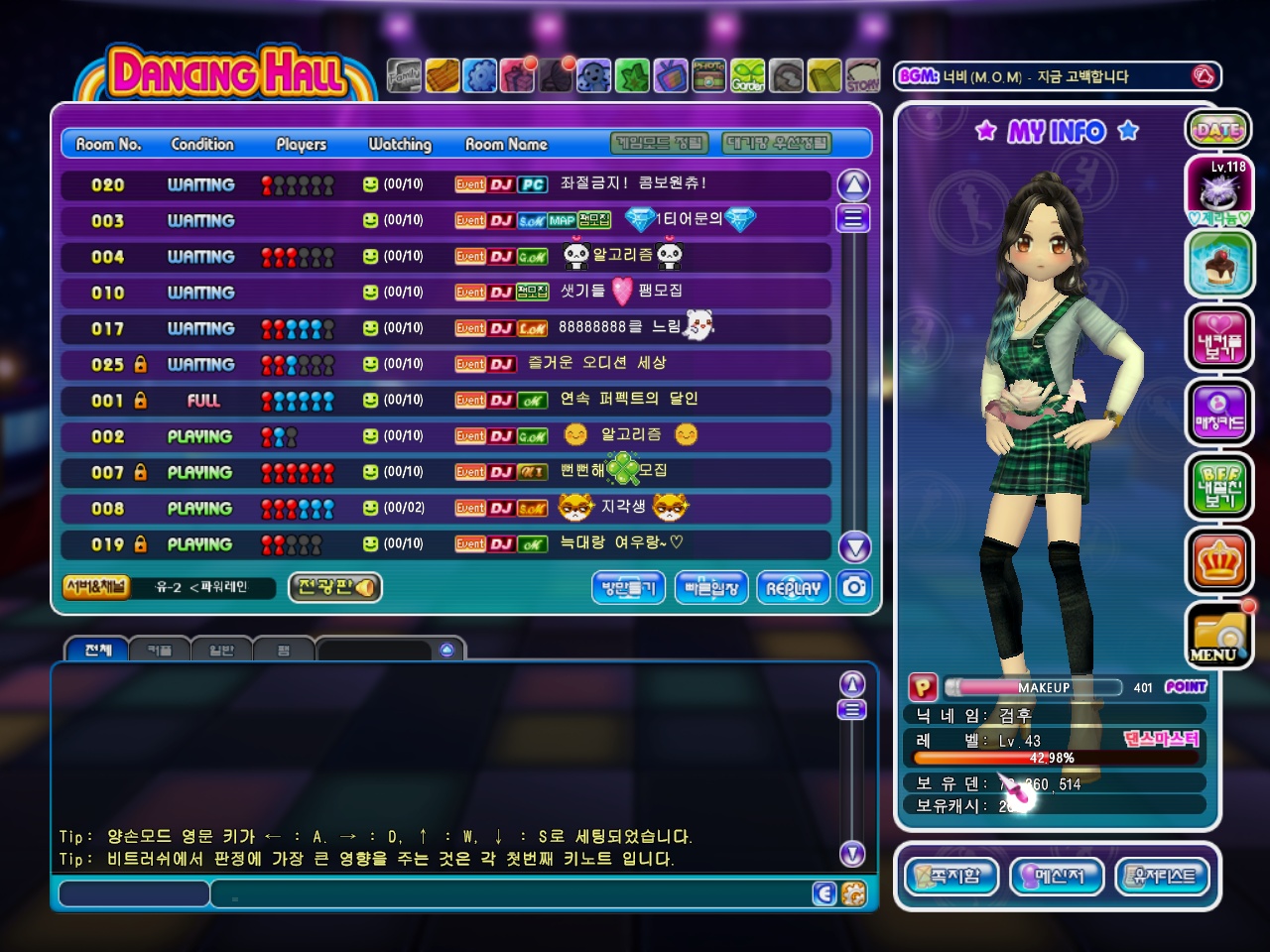
Task: Click the 방만들기 create room button
Action: pyautogui.click(x=629, y=587)
